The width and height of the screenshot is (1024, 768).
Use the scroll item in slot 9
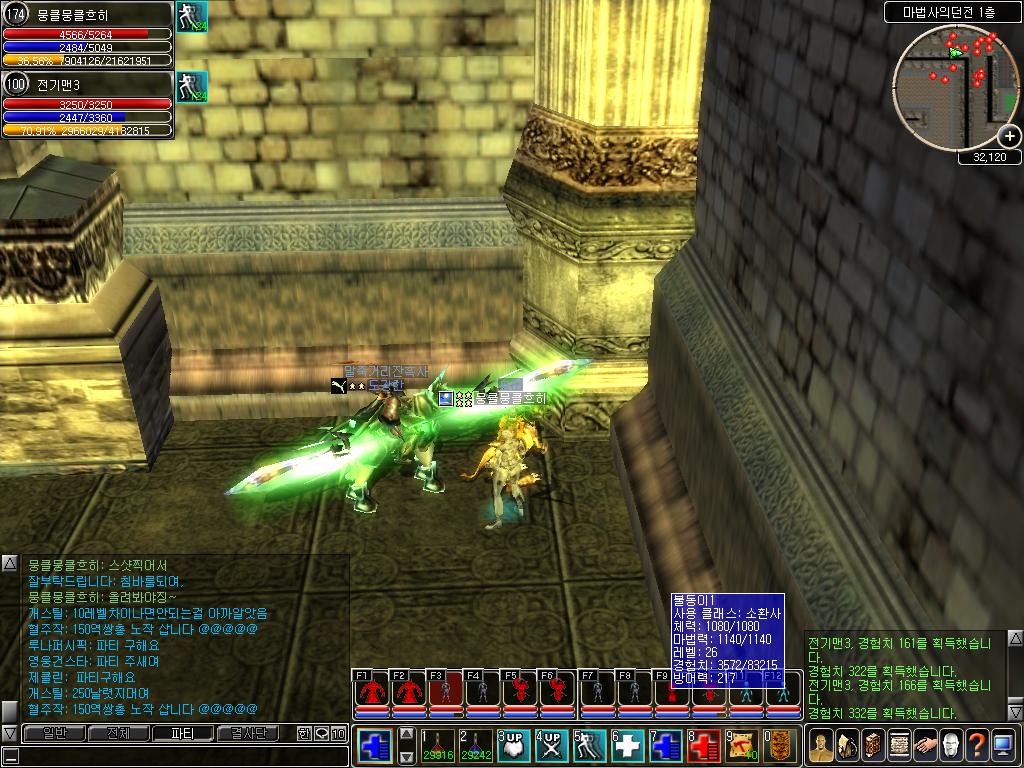(x=741, y=745)
